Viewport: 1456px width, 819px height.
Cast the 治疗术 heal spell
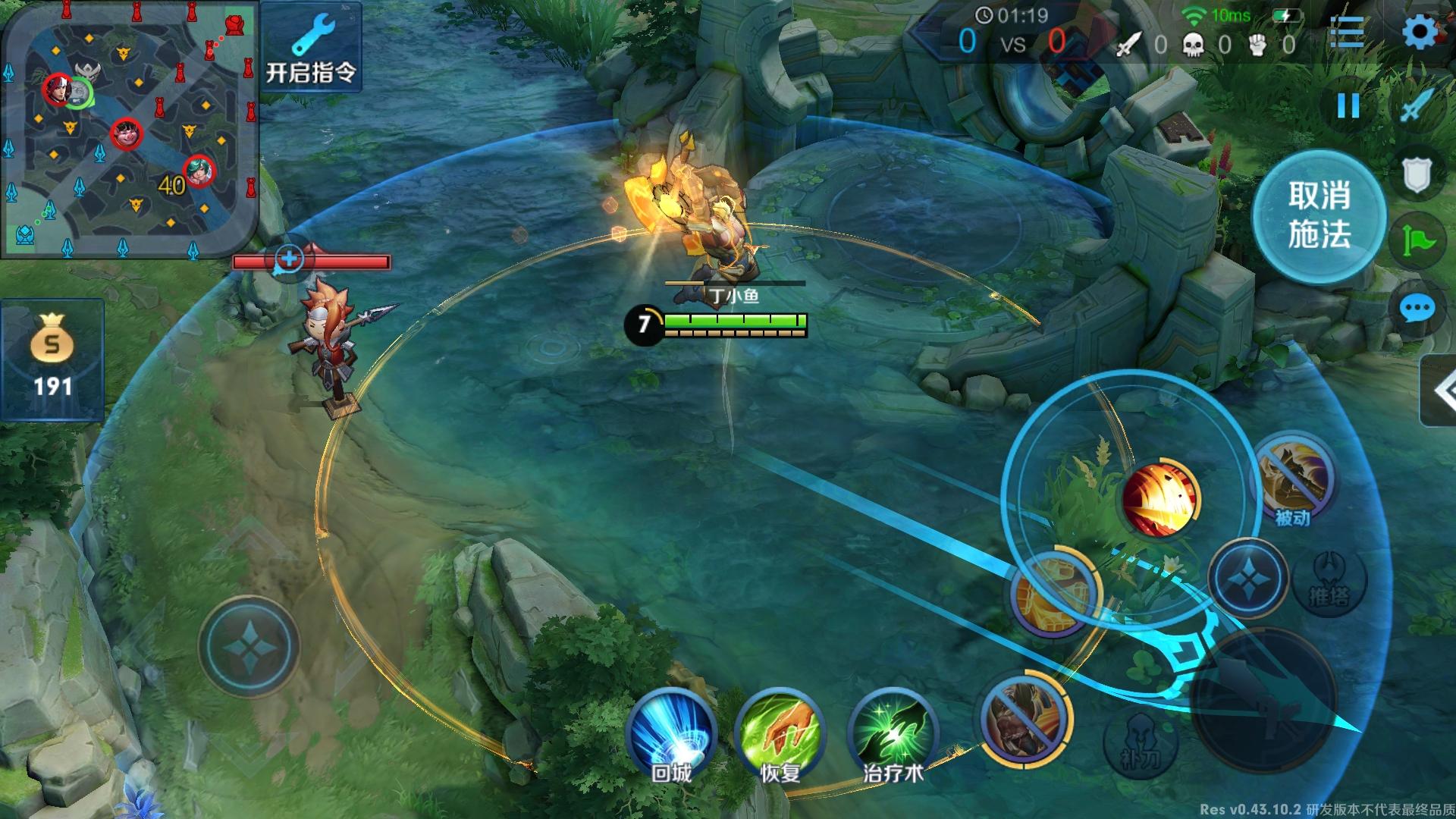point(893,734)
